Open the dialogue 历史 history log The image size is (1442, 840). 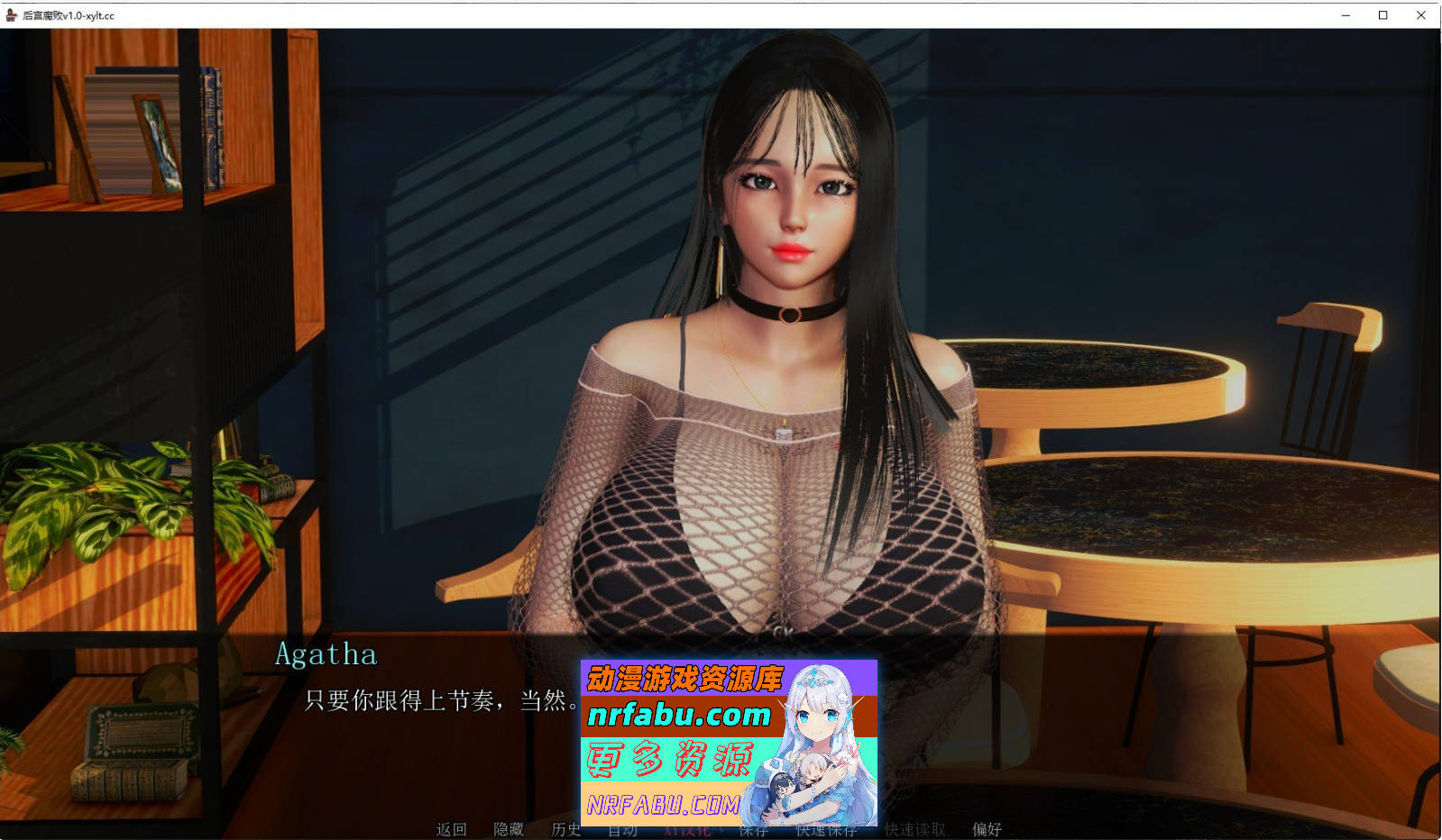567,830
